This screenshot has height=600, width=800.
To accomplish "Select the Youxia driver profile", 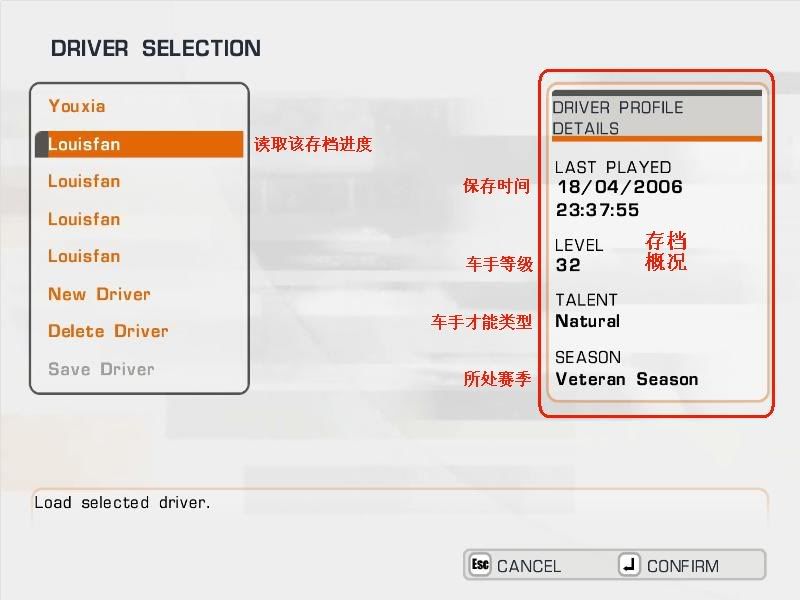I will (x=77, y=106).
